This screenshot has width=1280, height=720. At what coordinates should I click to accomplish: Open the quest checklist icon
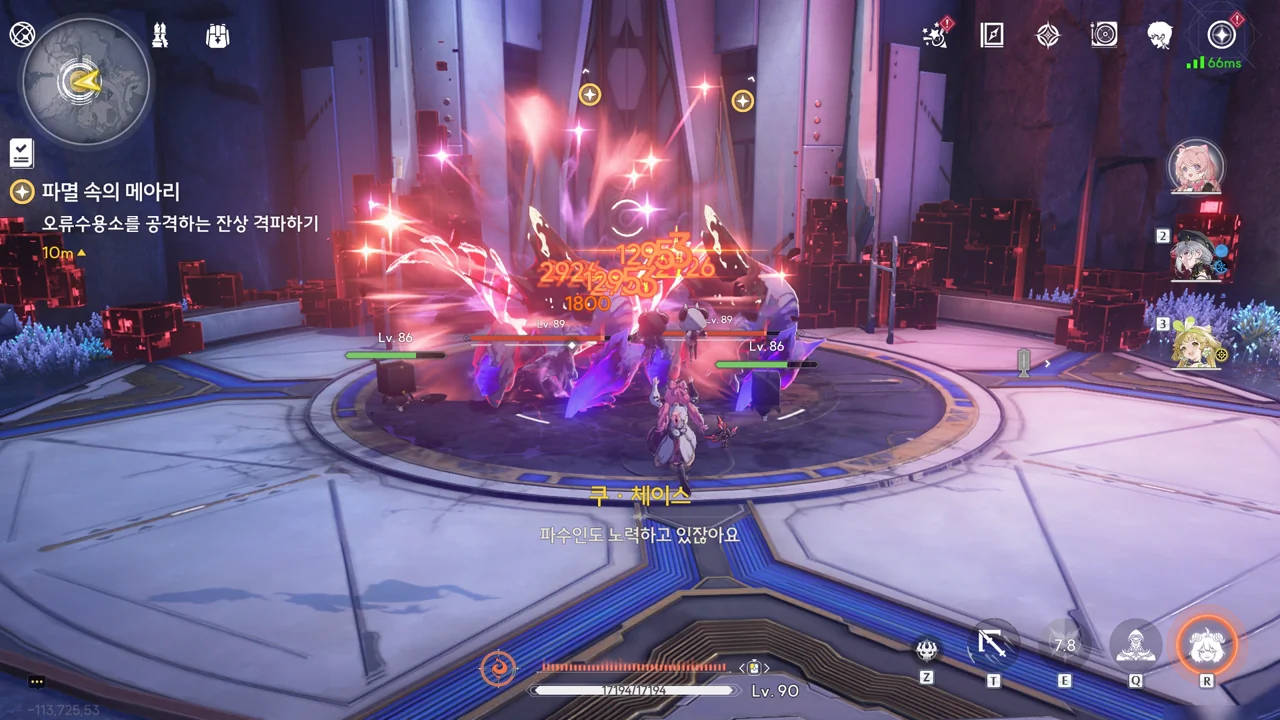point(21,153)
